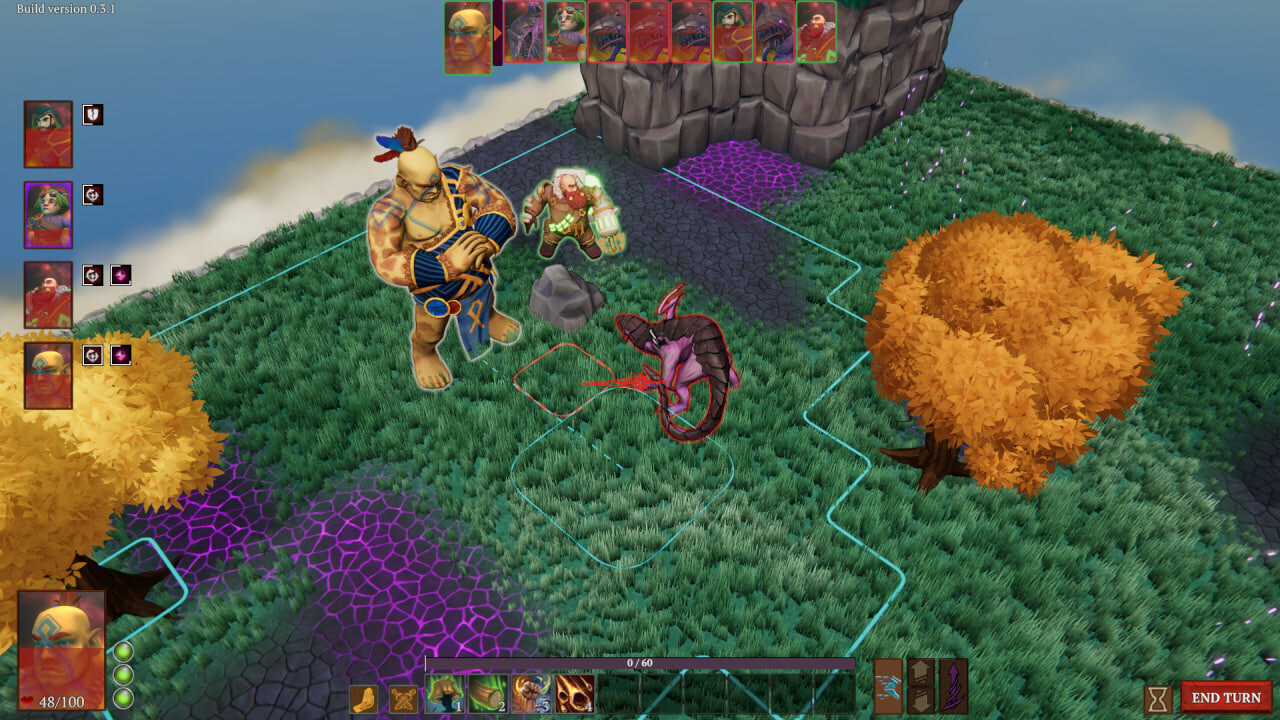Click the golden boot movement icon
Screen dimensions: 1280x720
364,699
